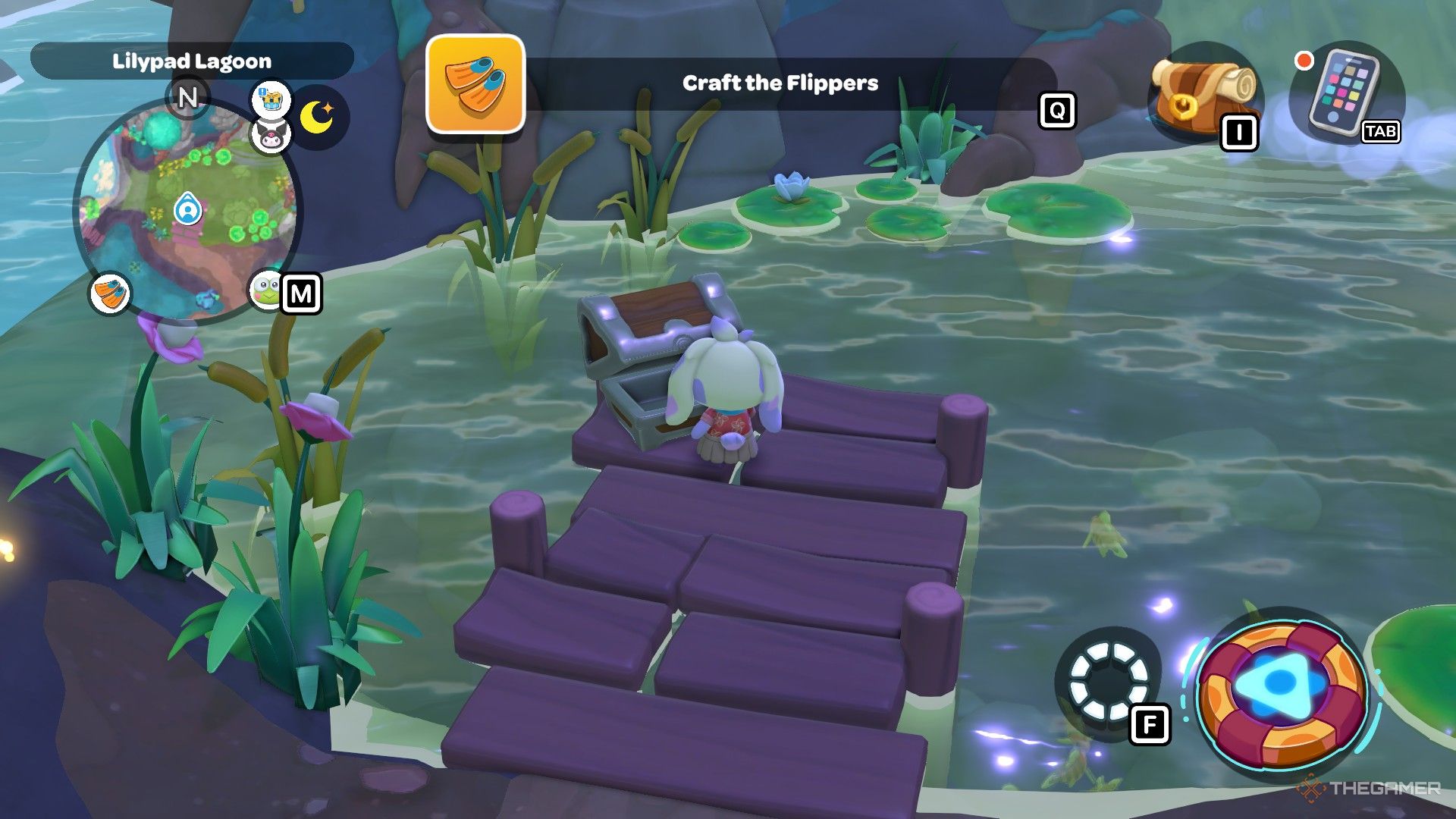Click the Keroppi frog marker on the minimap

(265, 290)
